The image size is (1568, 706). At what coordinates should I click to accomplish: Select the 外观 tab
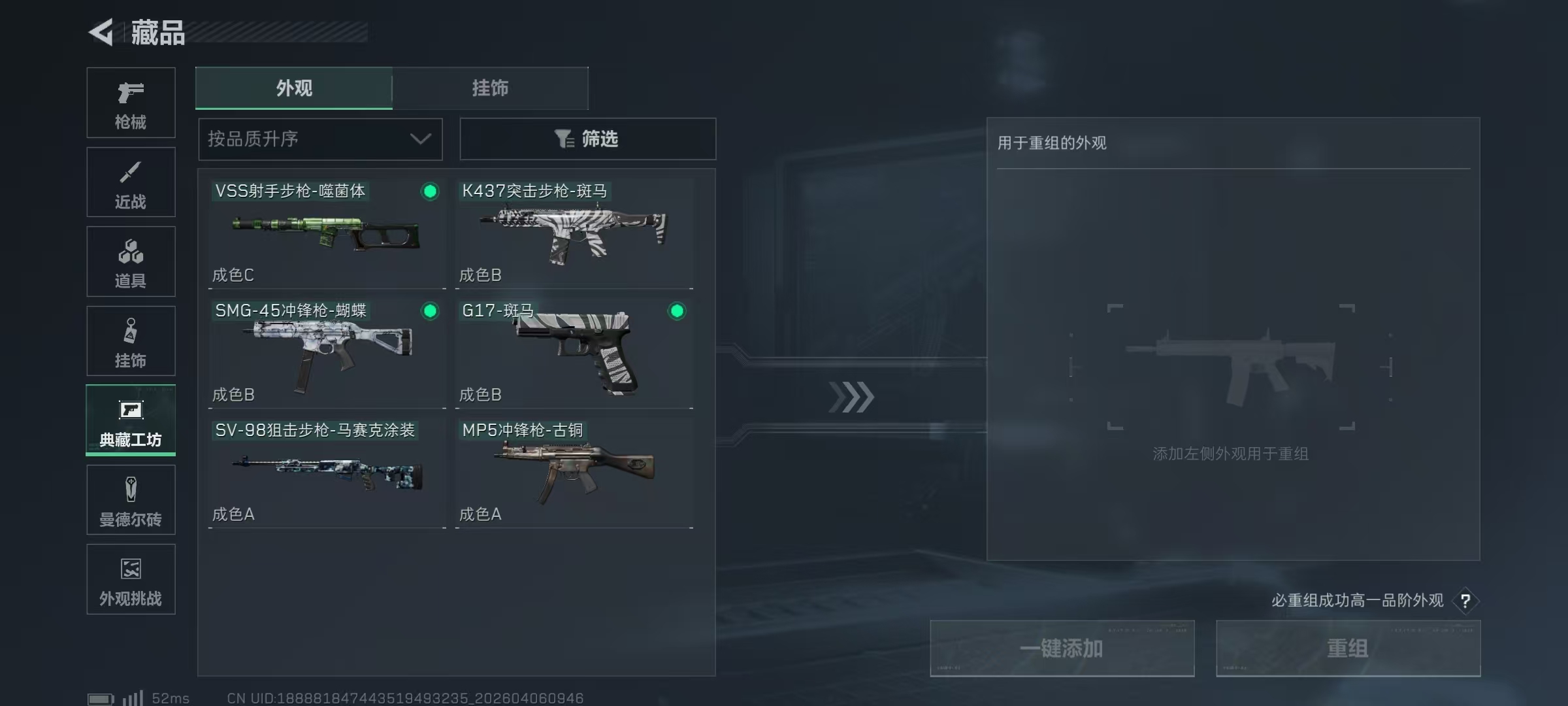pyautogui.click(x=294, y=88)
